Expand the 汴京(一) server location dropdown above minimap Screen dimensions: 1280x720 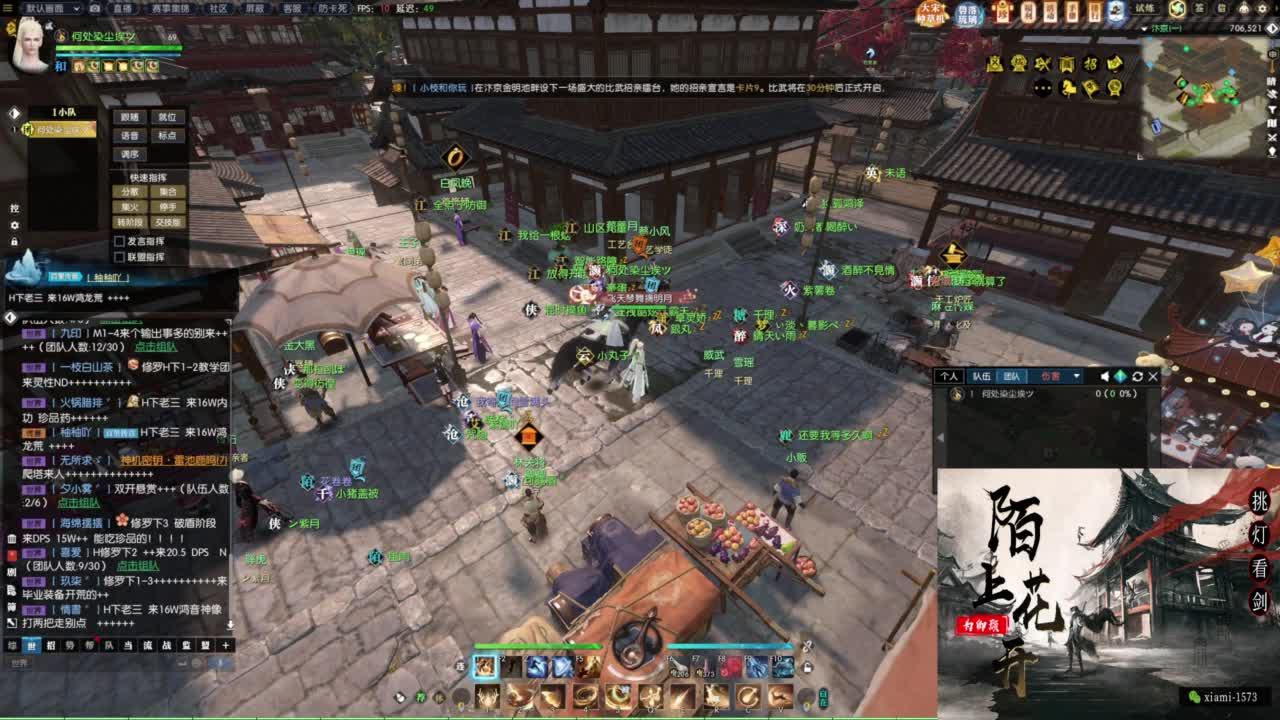(1155, 28)
